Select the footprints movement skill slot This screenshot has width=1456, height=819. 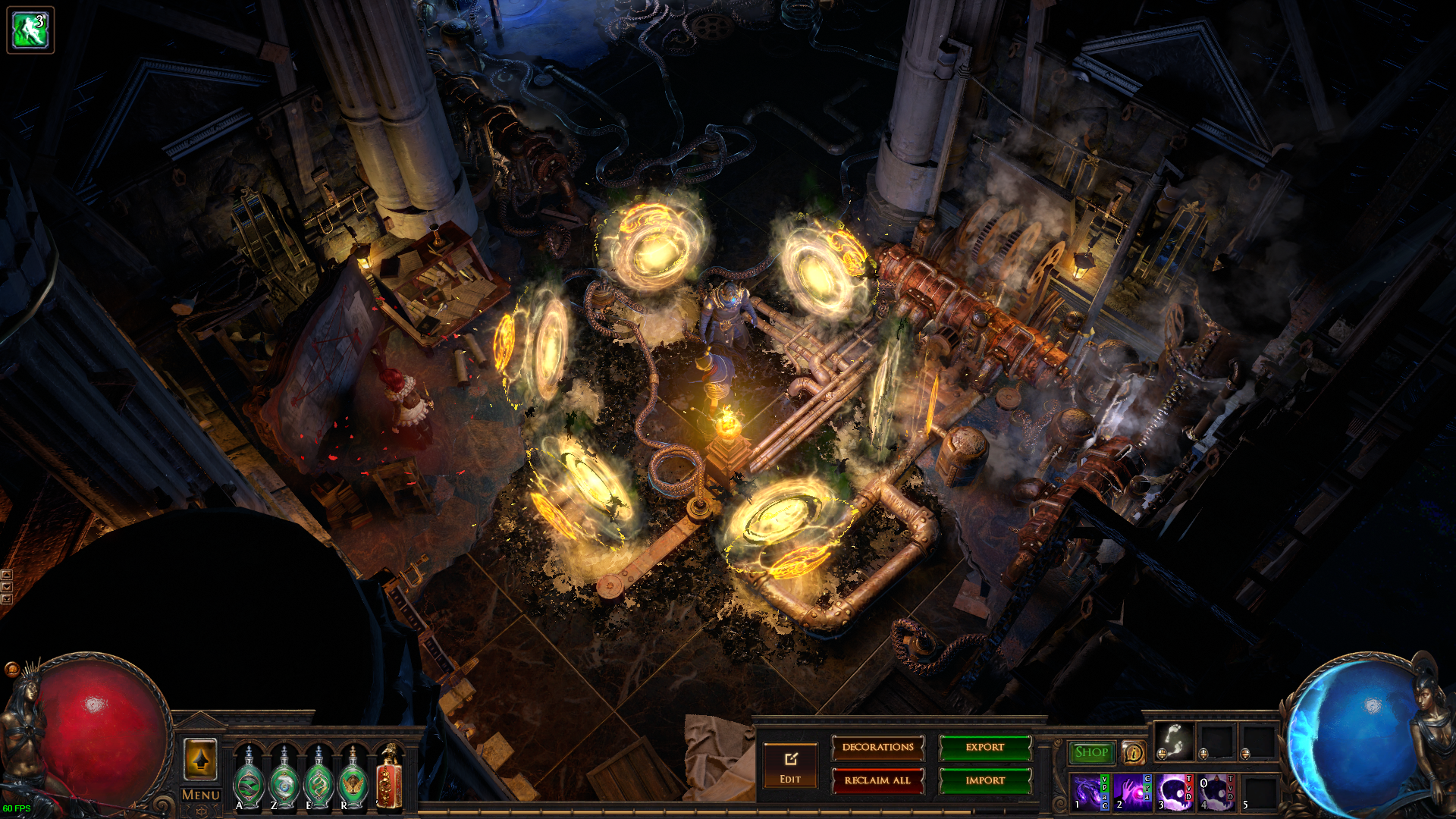[1174, 740]
